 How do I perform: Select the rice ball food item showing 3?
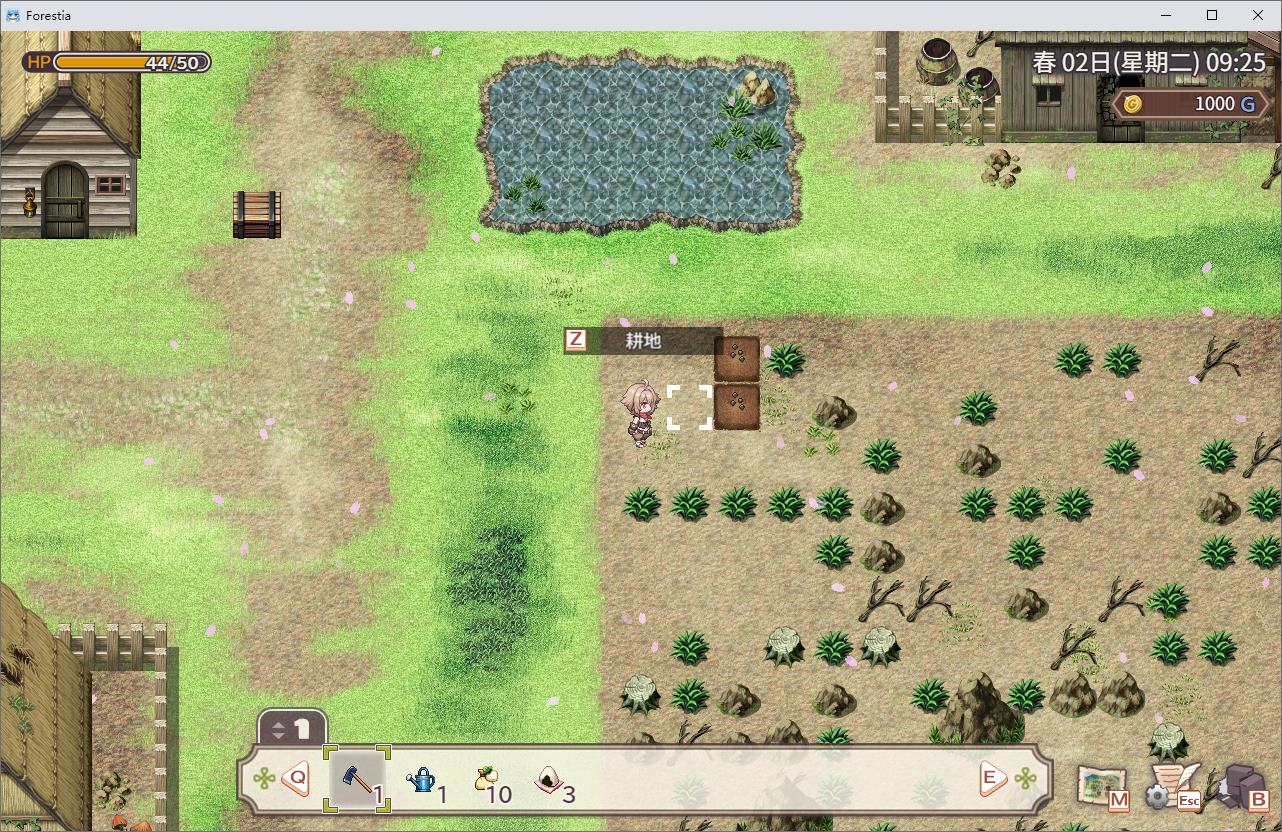pyautogui.click(x=547, y=779)
